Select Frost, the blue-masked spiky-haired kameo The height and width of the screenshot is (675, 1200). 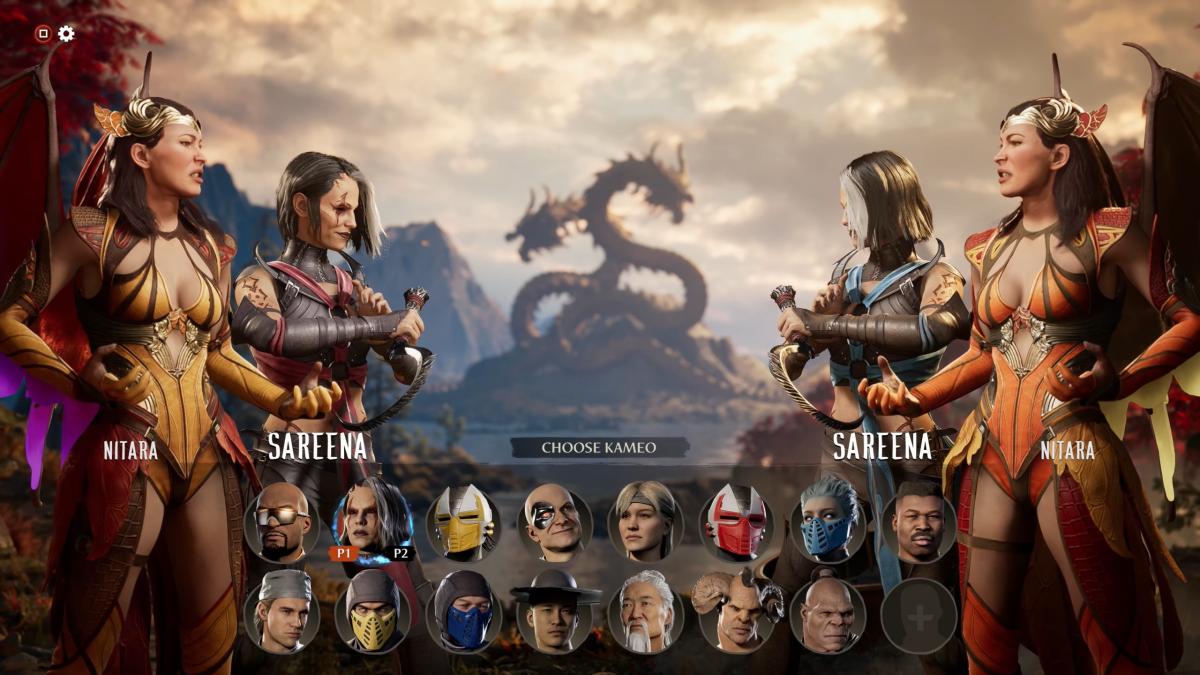pos(828,522)
